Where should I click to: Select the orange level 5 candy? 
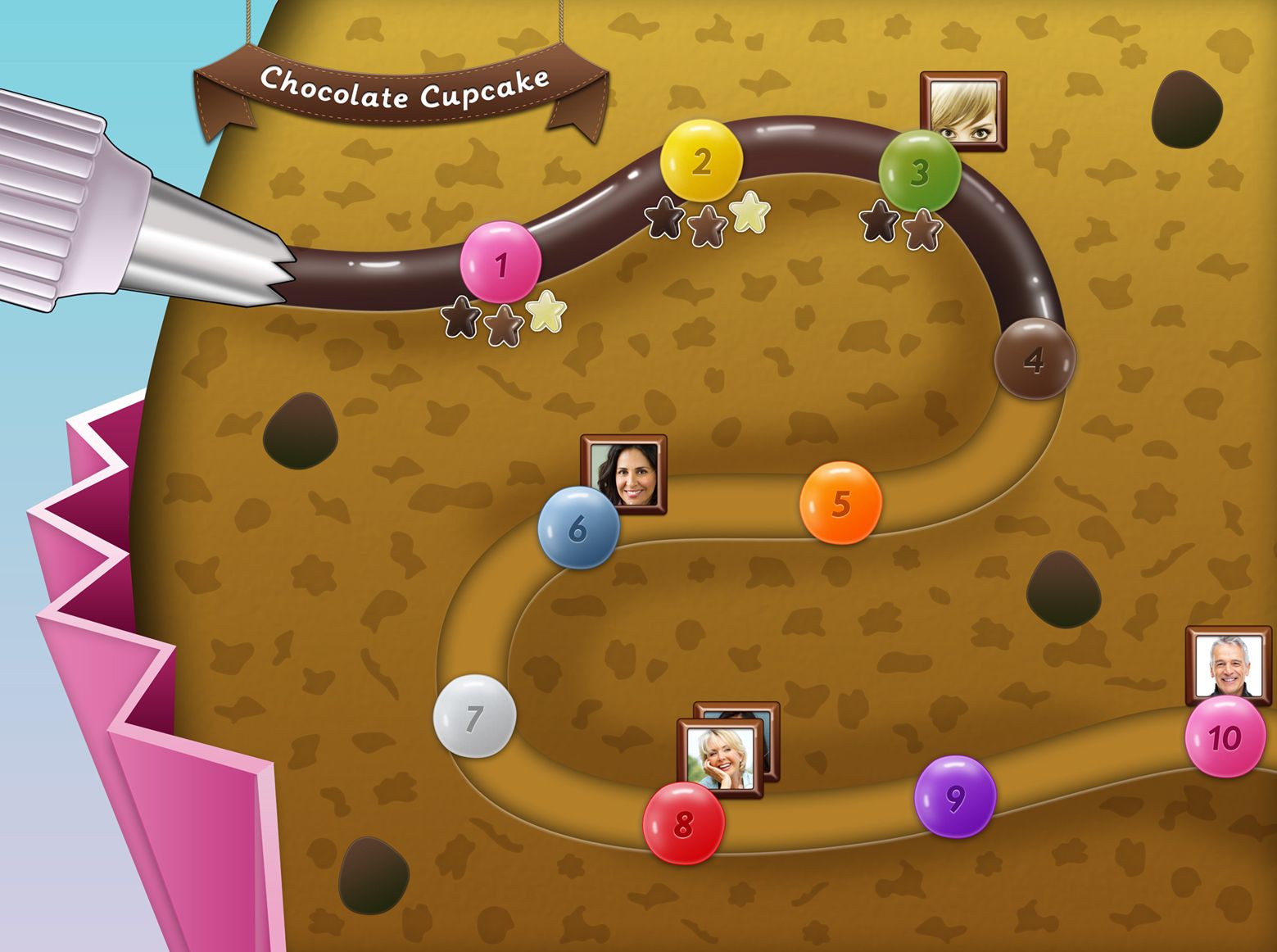(x=840, y=502)
